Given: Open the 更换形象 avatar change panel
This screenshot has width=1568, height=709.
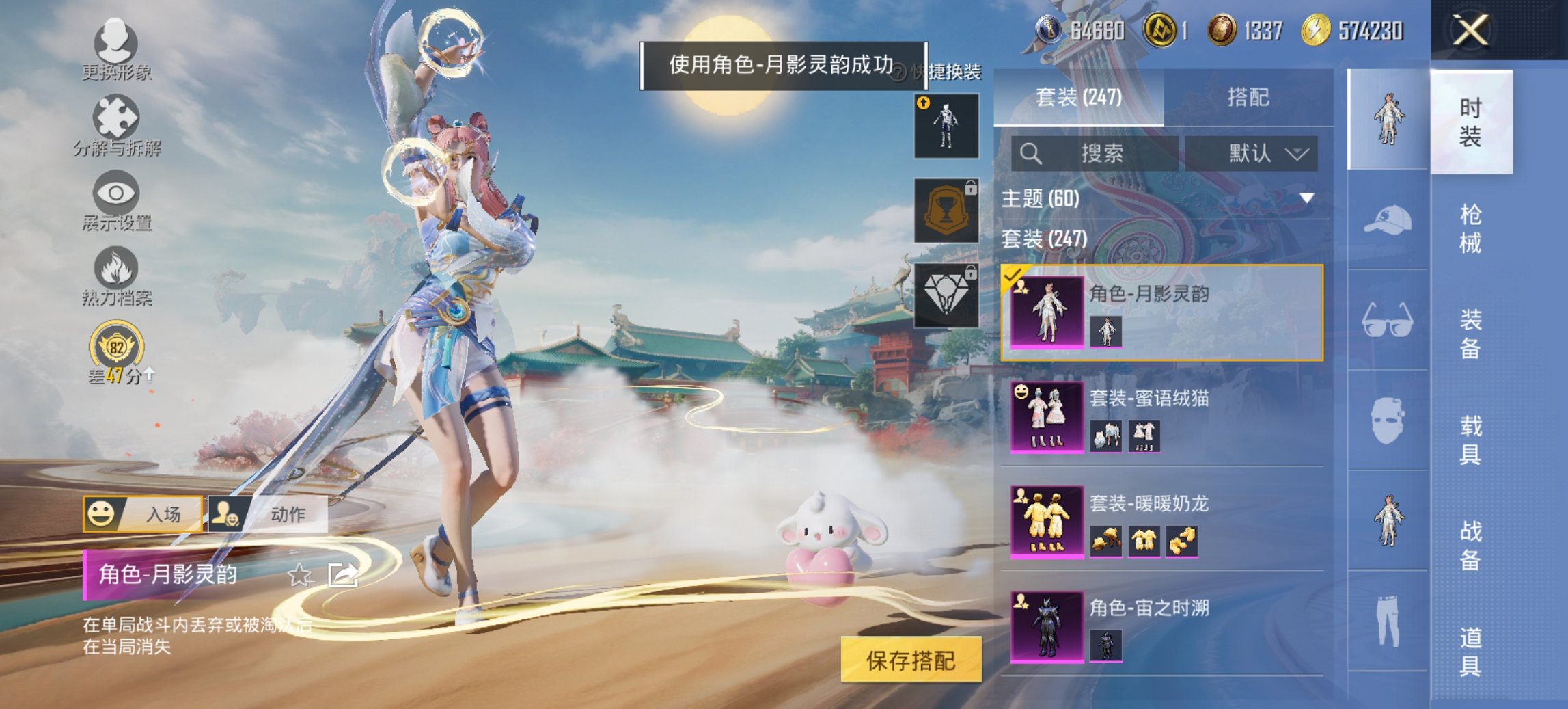Looking at the screenshot, I should tap(116, 48).
